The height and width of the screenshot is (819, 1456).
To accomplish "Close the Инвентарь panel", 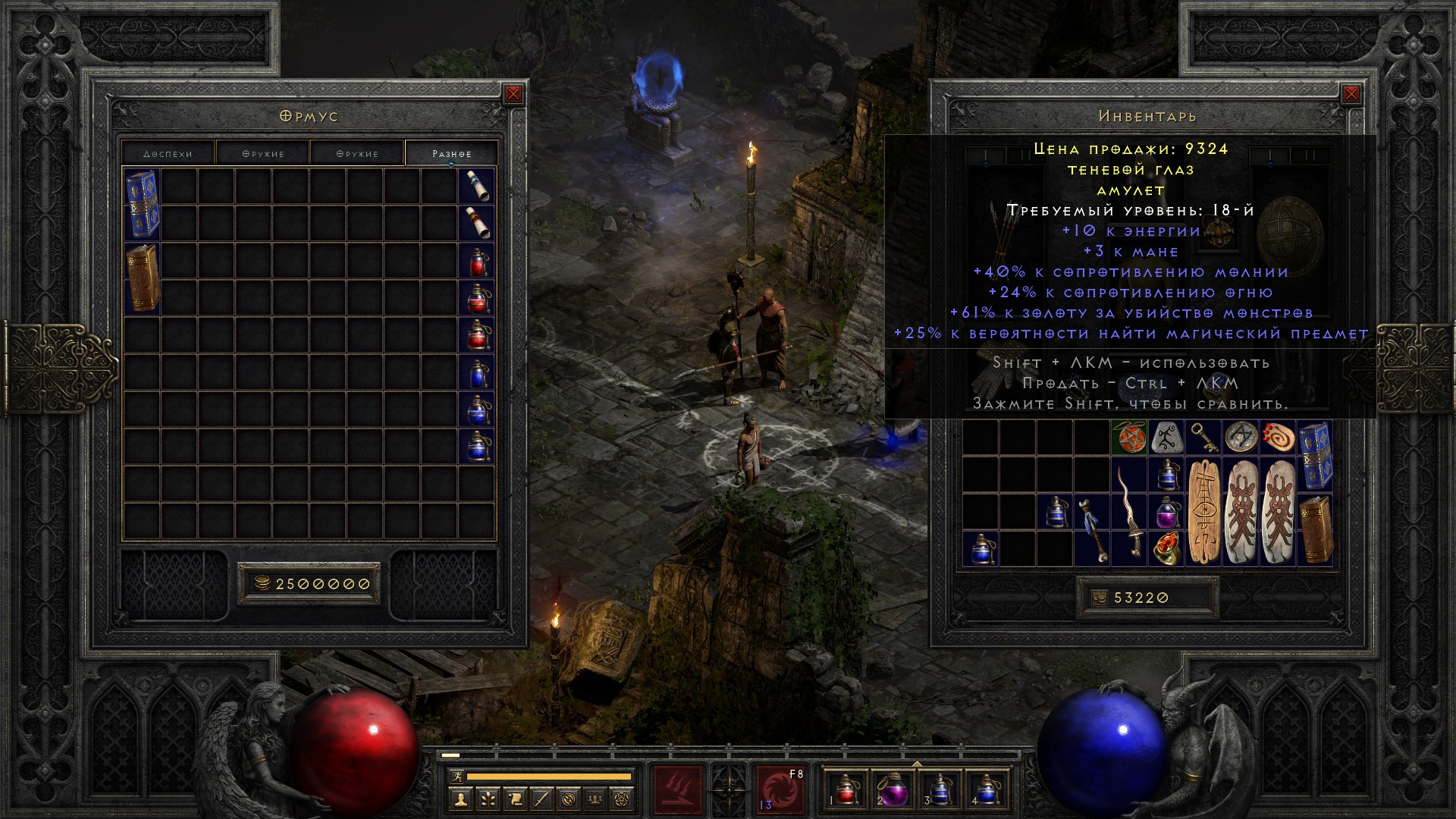I will [1351, 94].
